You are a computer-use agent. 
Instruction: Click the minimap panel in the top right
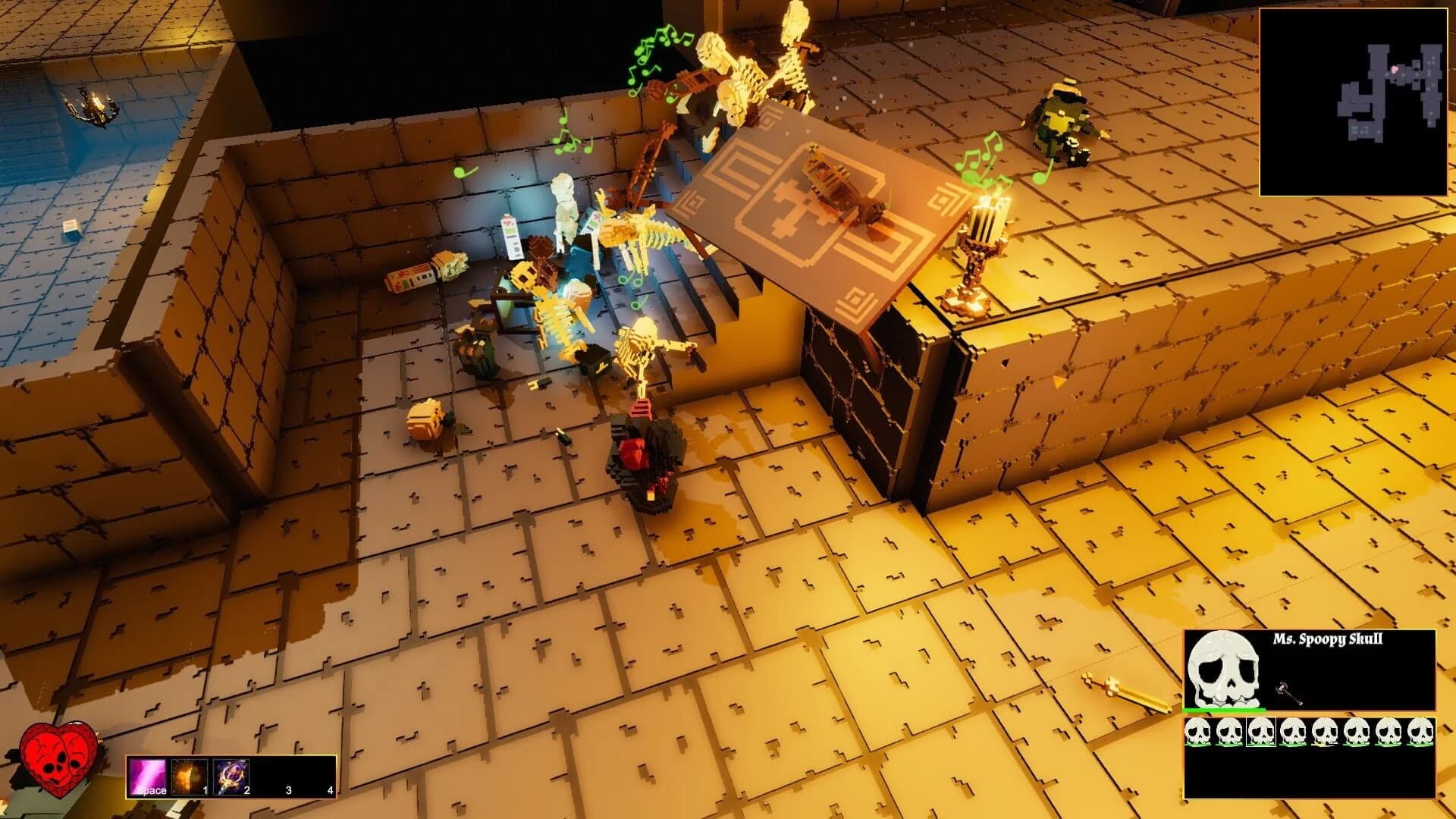[x=1354, y=99]
